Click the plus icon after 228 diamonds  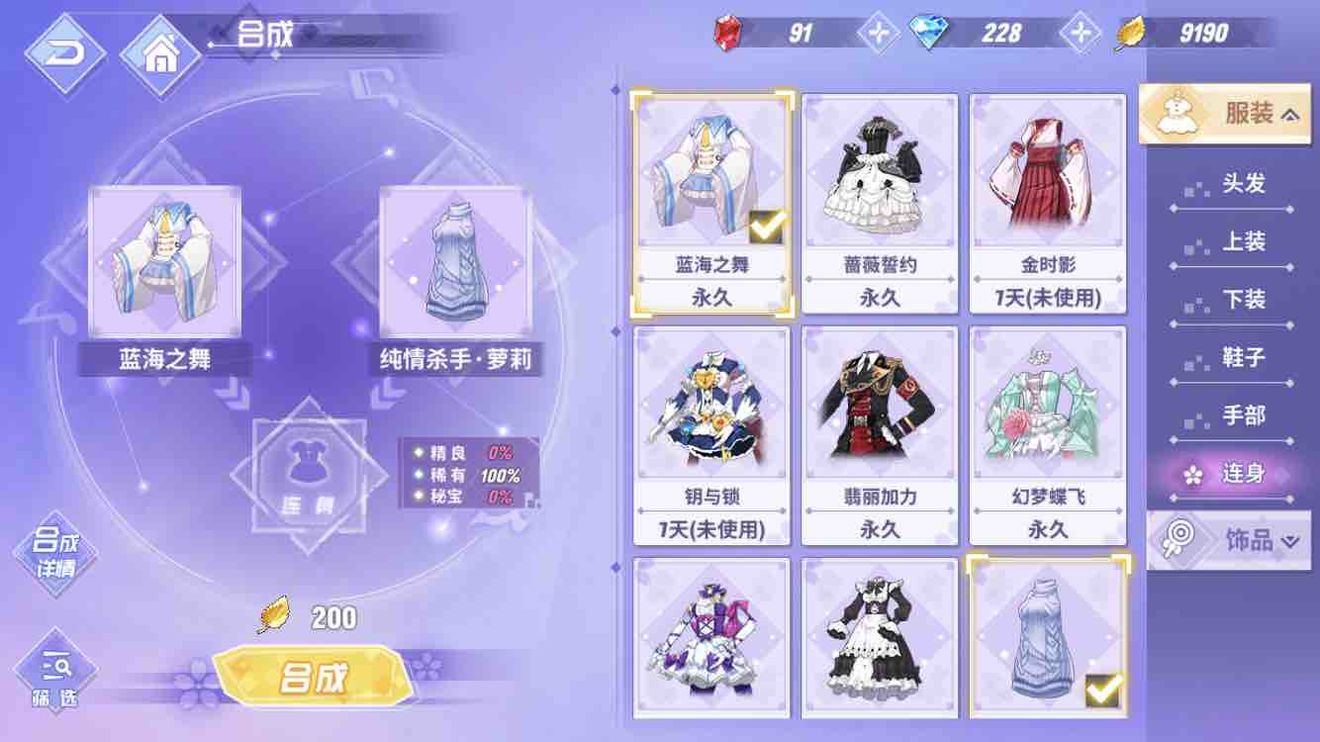click(1079, 33)
